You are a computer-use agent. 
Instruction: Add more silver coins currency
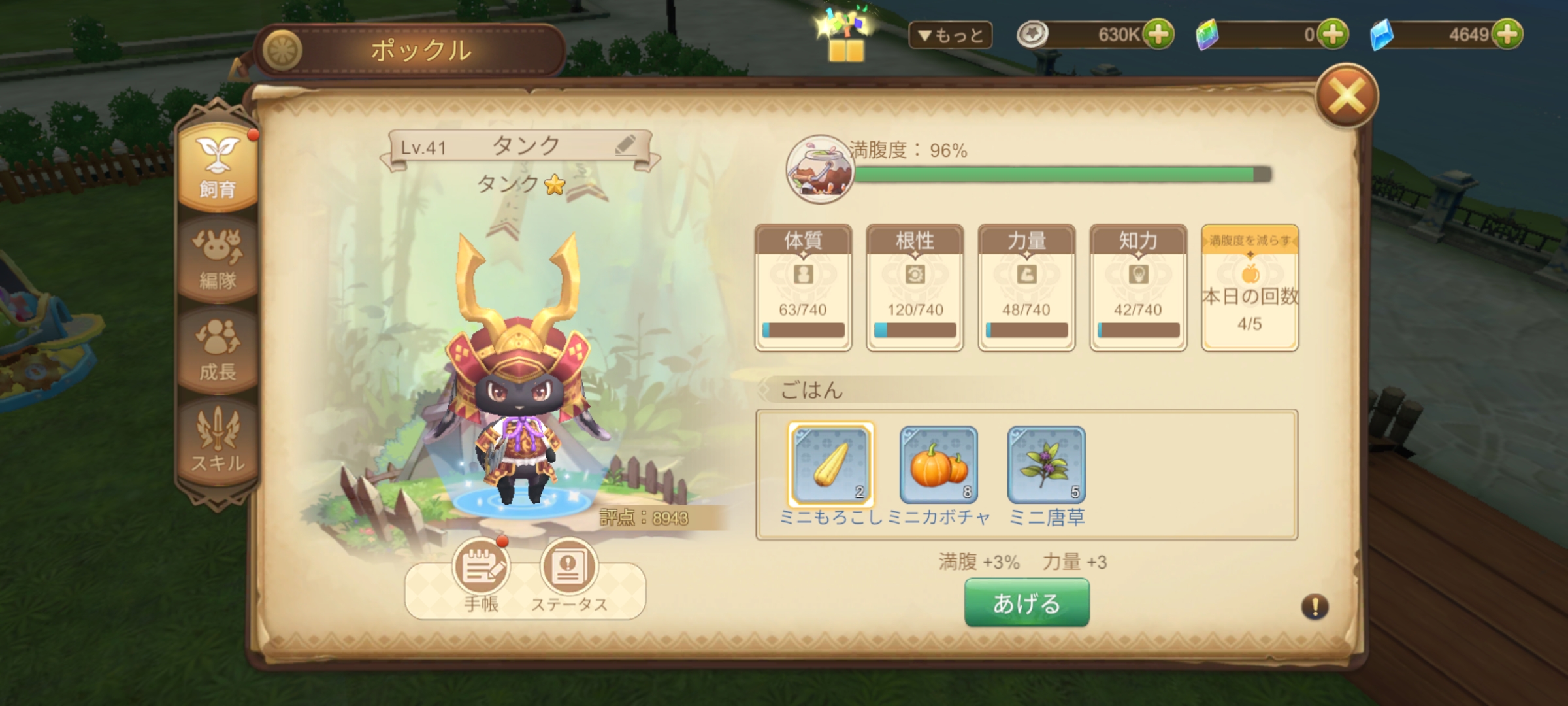[x=1158, y=35]
